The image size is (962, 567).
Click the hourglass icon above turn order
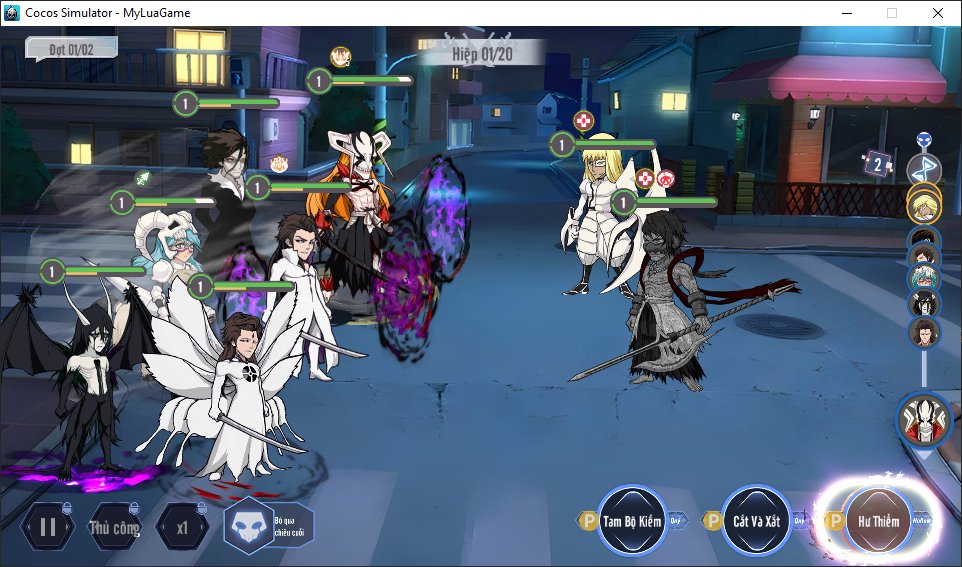point(924,165)
